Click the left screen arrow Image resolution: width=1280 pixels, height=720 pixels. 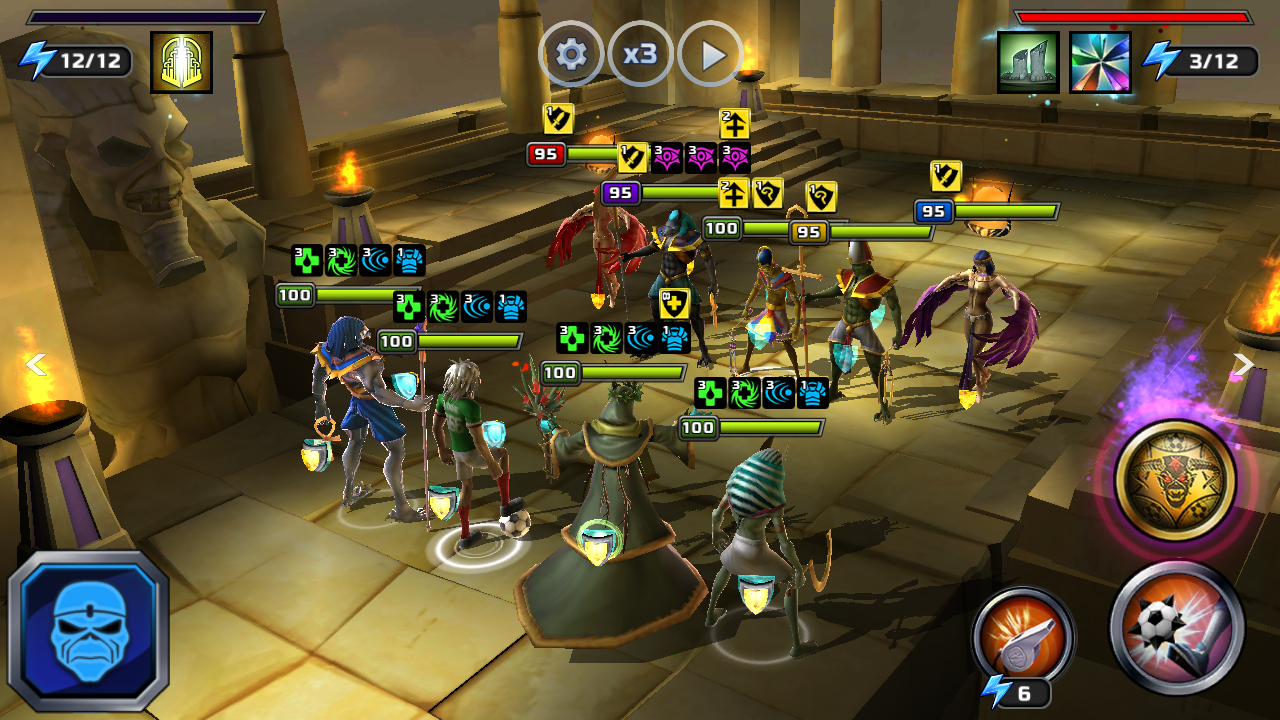[x=36, y=364]
